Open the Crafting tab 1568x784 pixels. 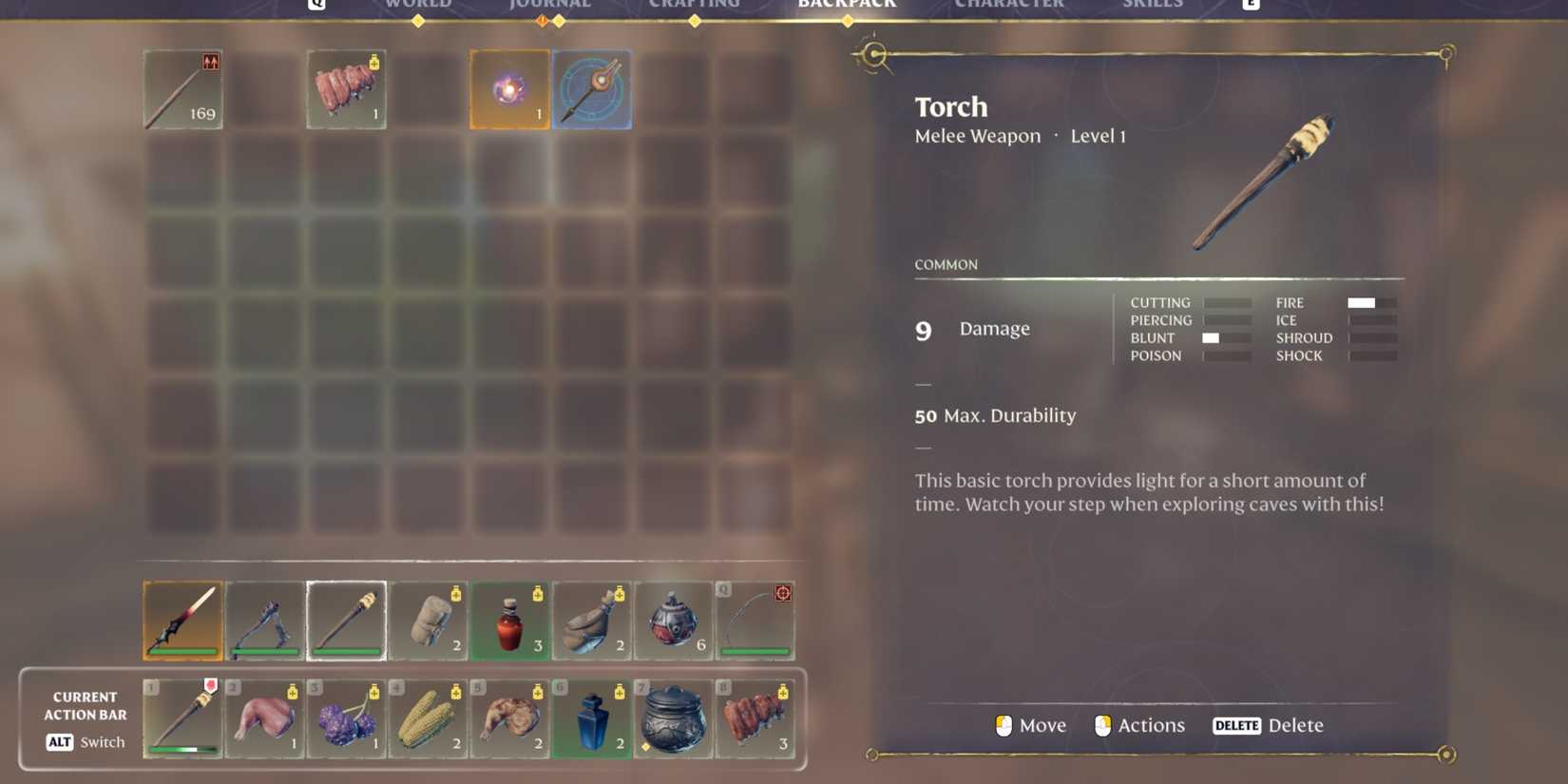coord(695,5)
